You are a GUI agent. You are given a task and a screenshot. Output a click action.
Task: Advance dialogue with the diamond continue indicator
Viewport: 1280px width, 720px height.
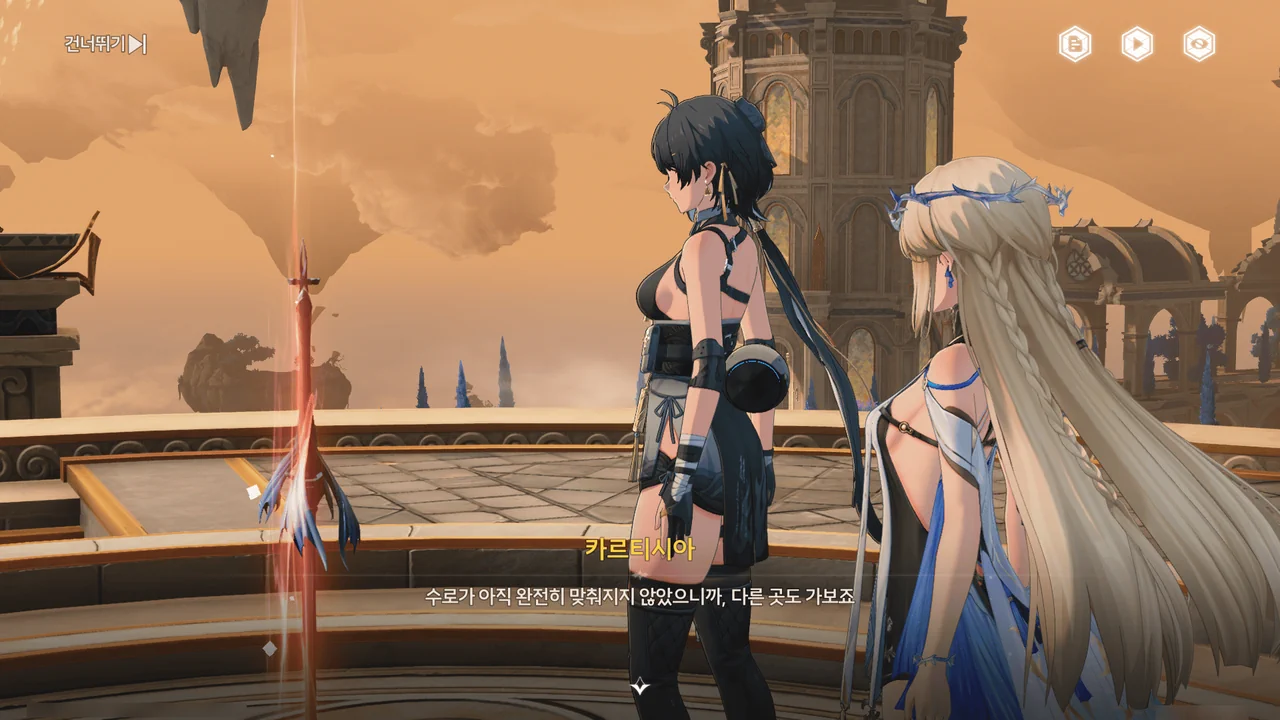[640, 687]
